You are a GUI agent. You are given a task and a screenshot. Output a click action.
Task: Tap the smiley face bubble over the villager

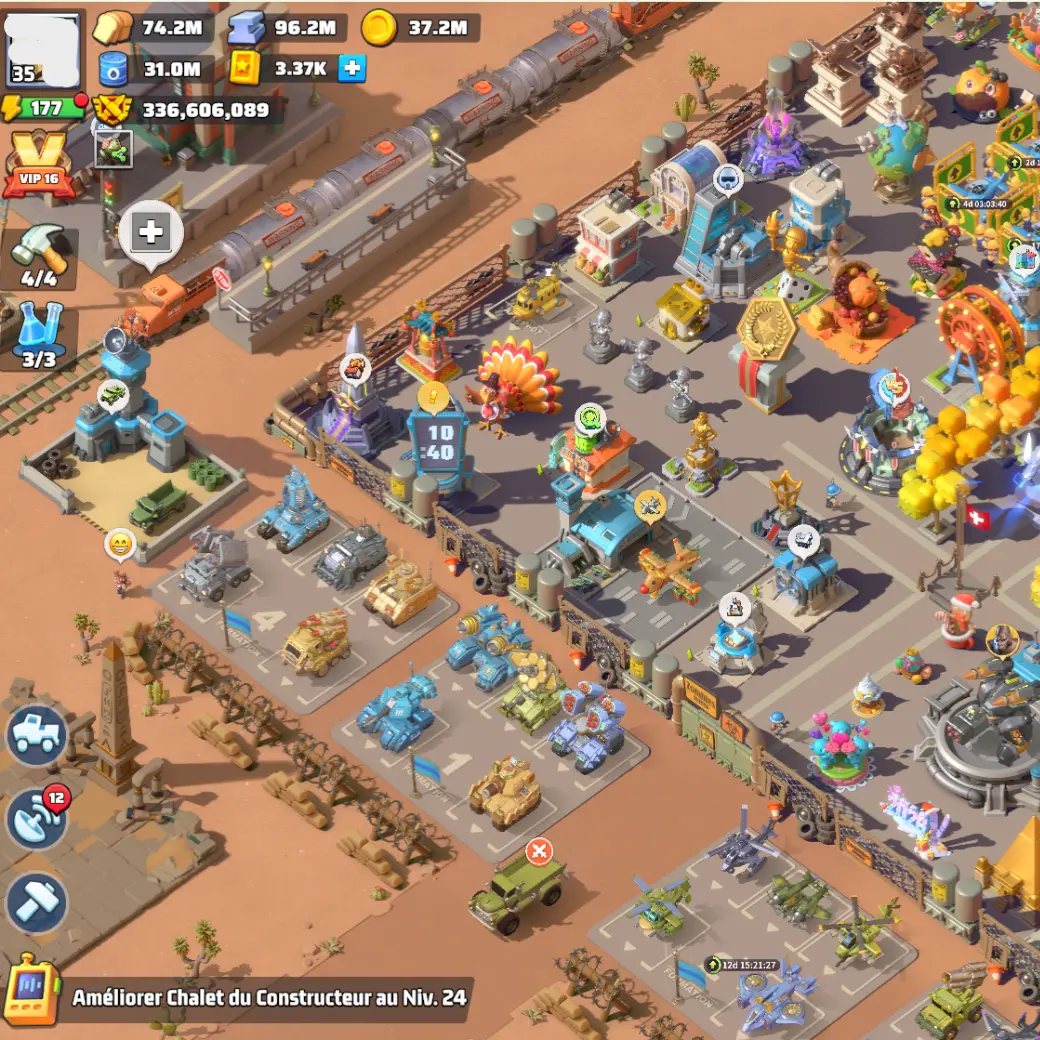(x=120, y=545)
